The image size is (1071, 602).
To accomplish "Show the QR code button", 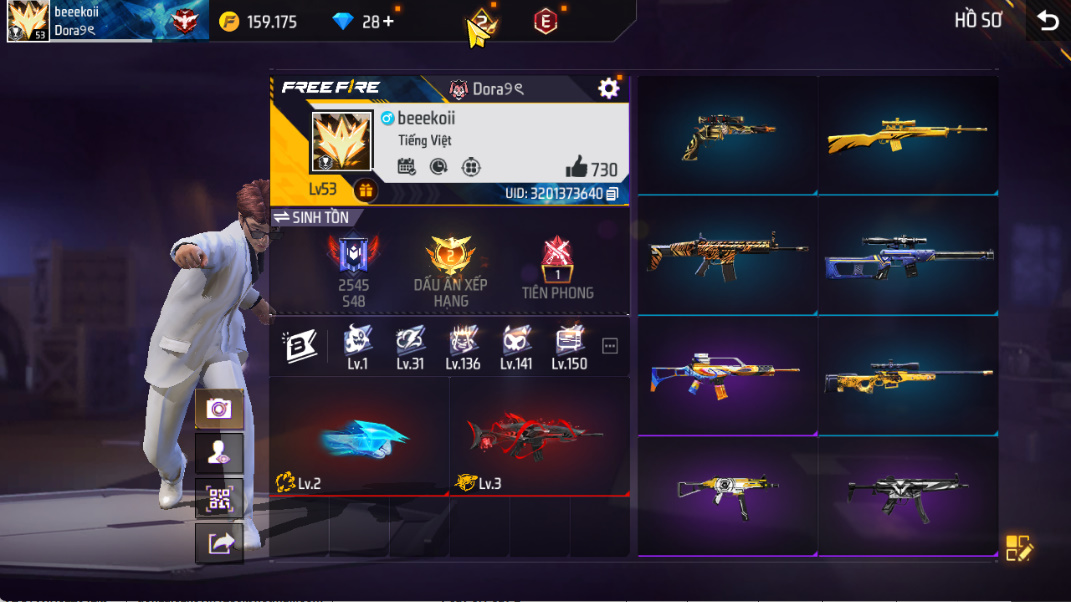I will click(219, 498).
